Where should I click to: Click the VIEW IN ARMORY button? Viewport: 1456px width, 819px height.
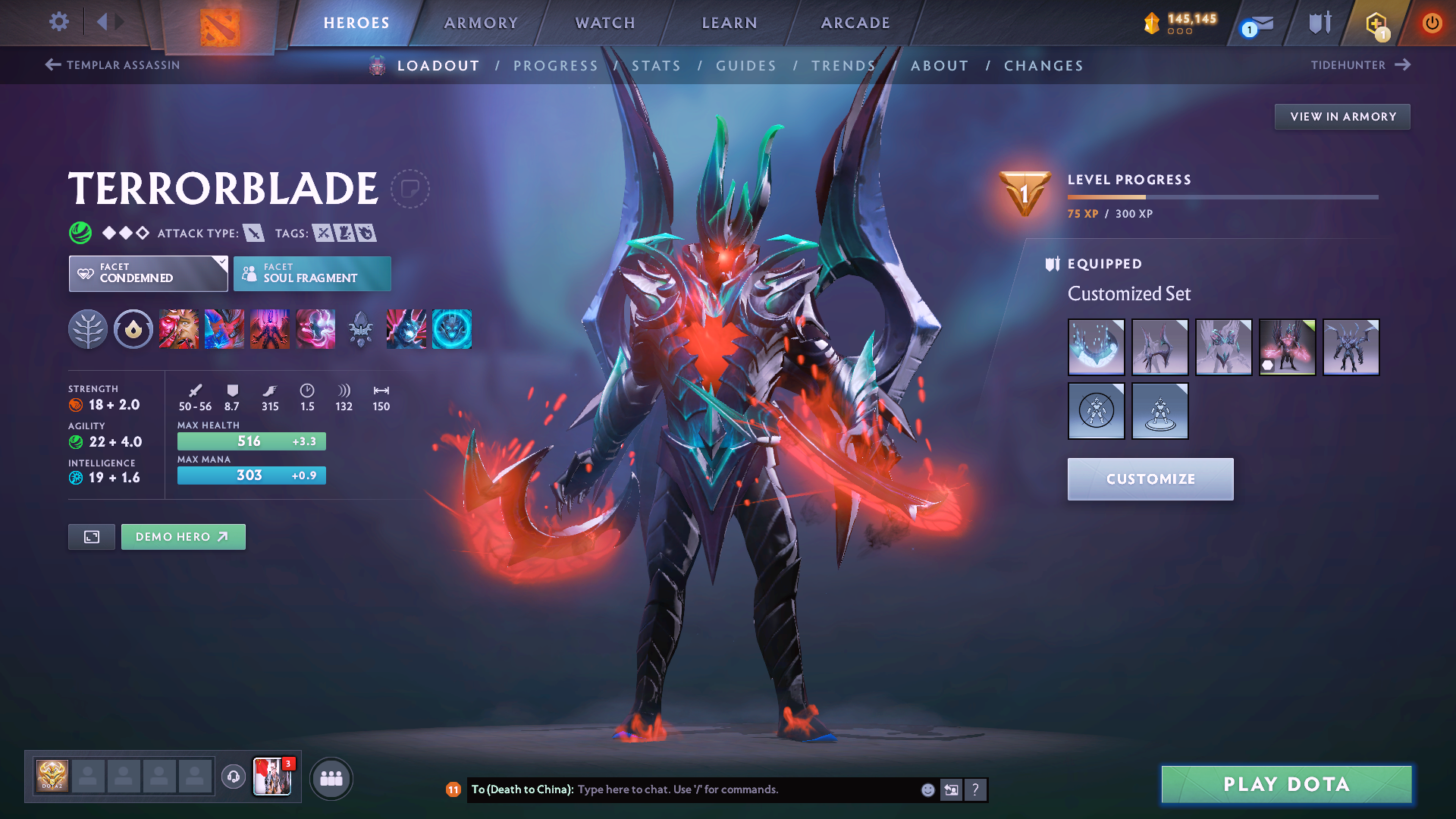[1341, 116]
